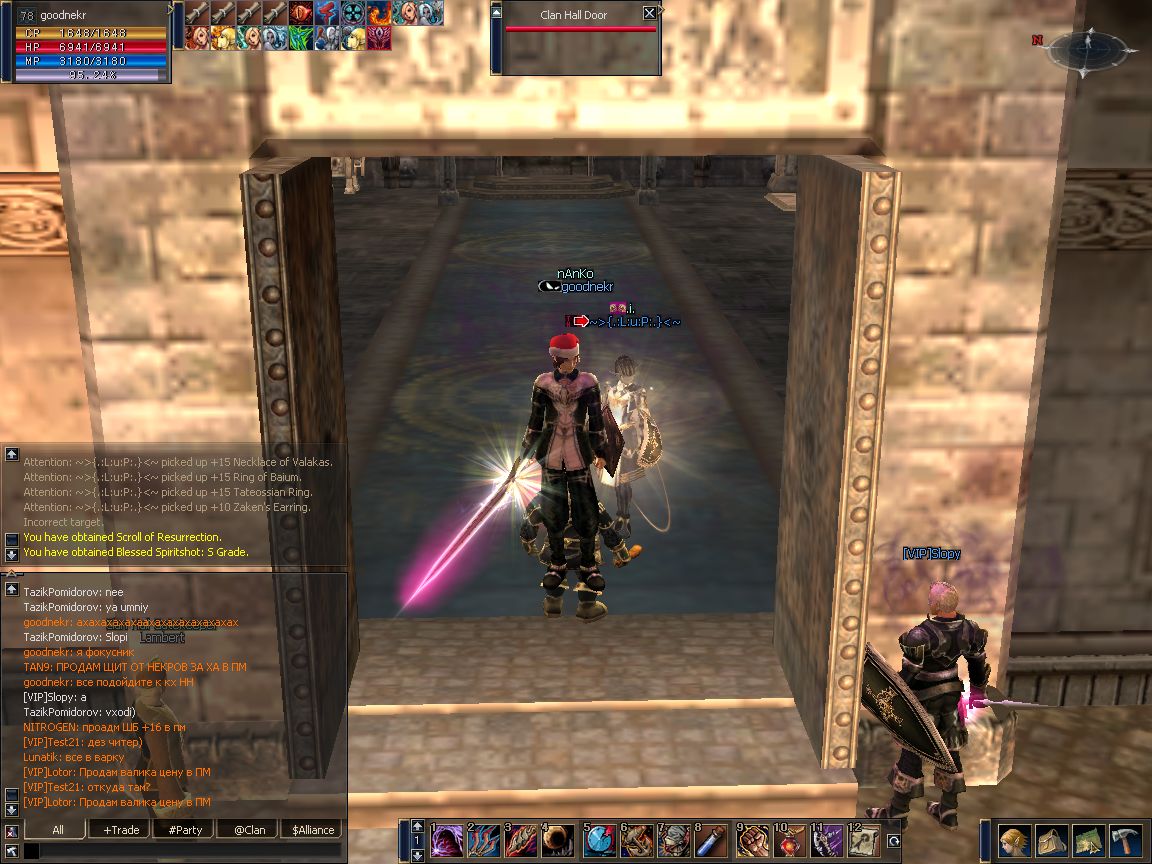Switch to the +Trade chat tab

coord(121,829)
